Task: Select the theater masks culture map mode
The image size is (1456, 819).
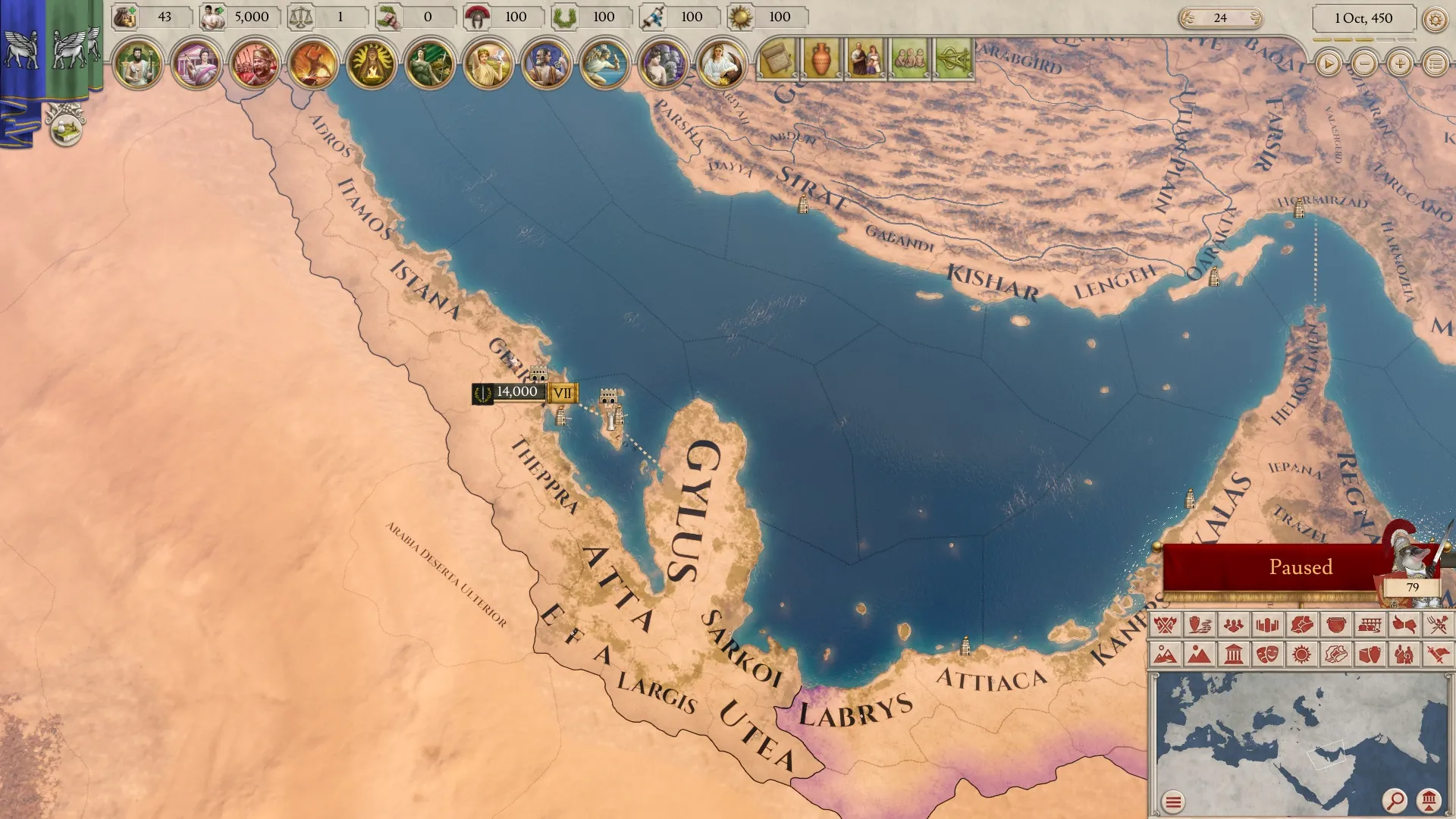Action: click(x=1267, y=654)
